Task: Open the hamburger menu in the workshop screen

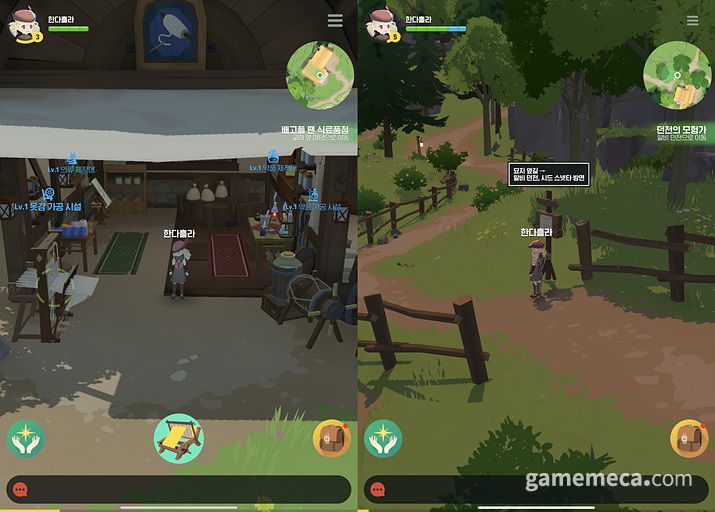Action: [335, 21]
